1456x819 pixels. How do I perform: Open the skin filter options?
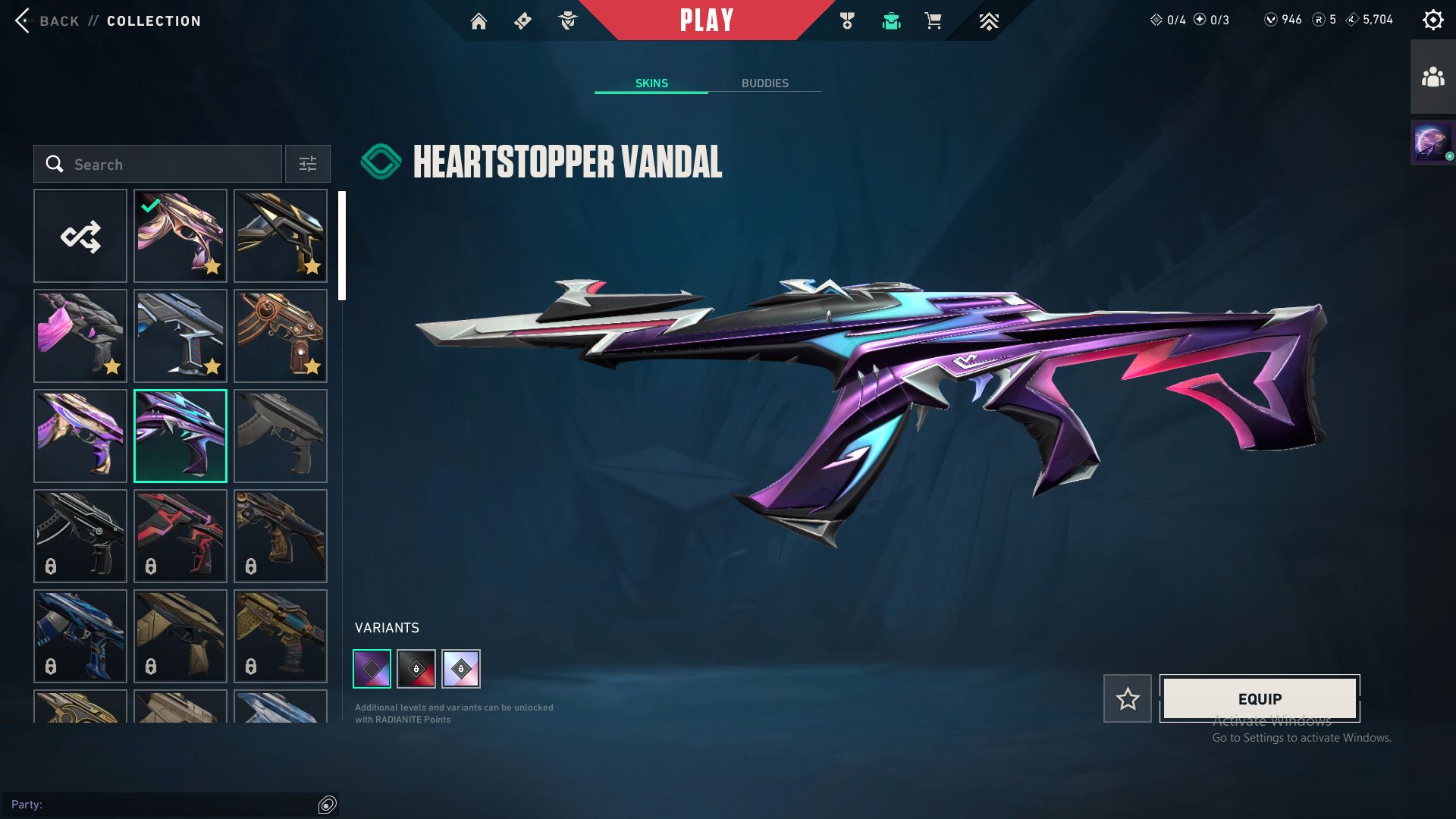point(307,164)
